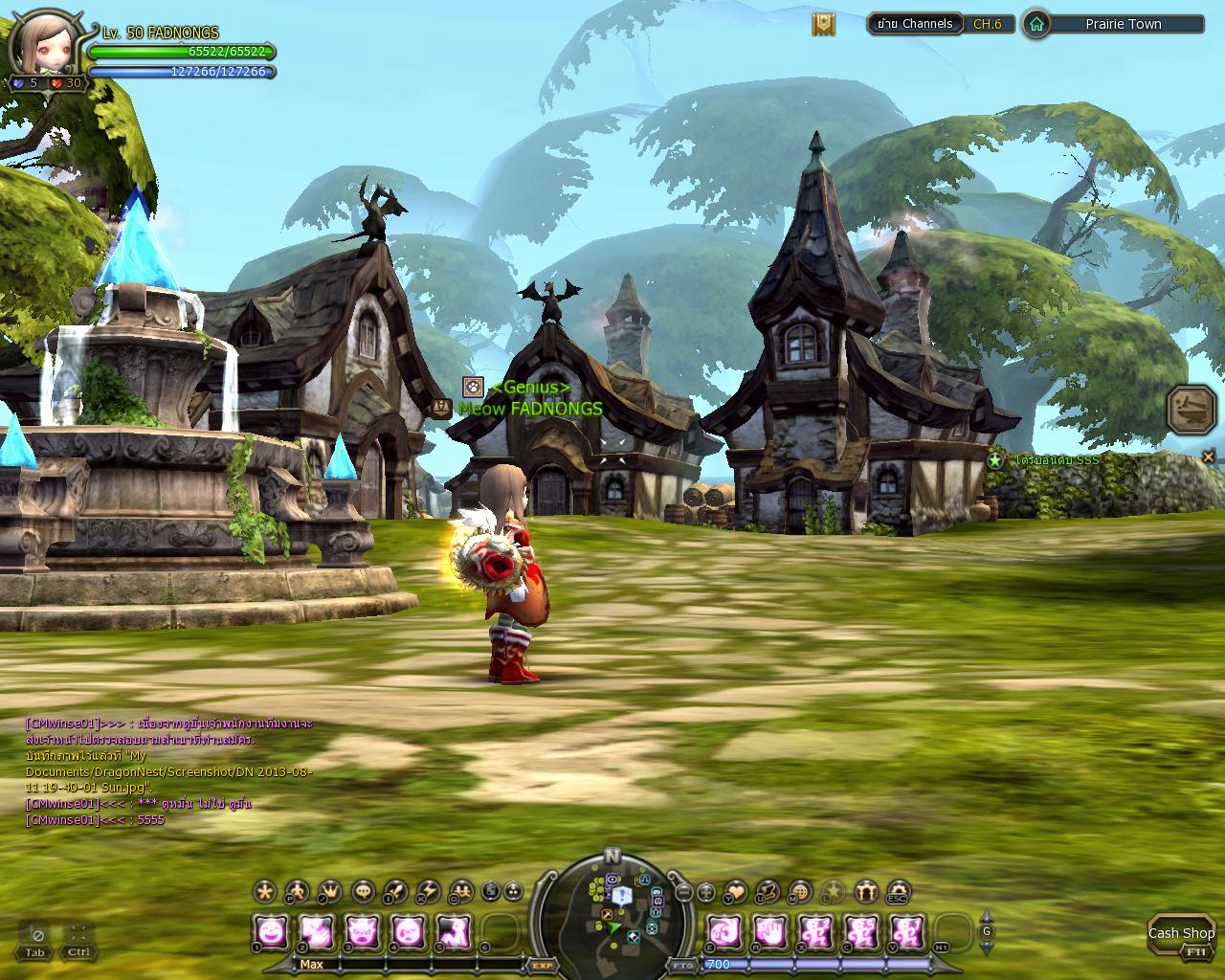Open the gold banner icon

823,24
